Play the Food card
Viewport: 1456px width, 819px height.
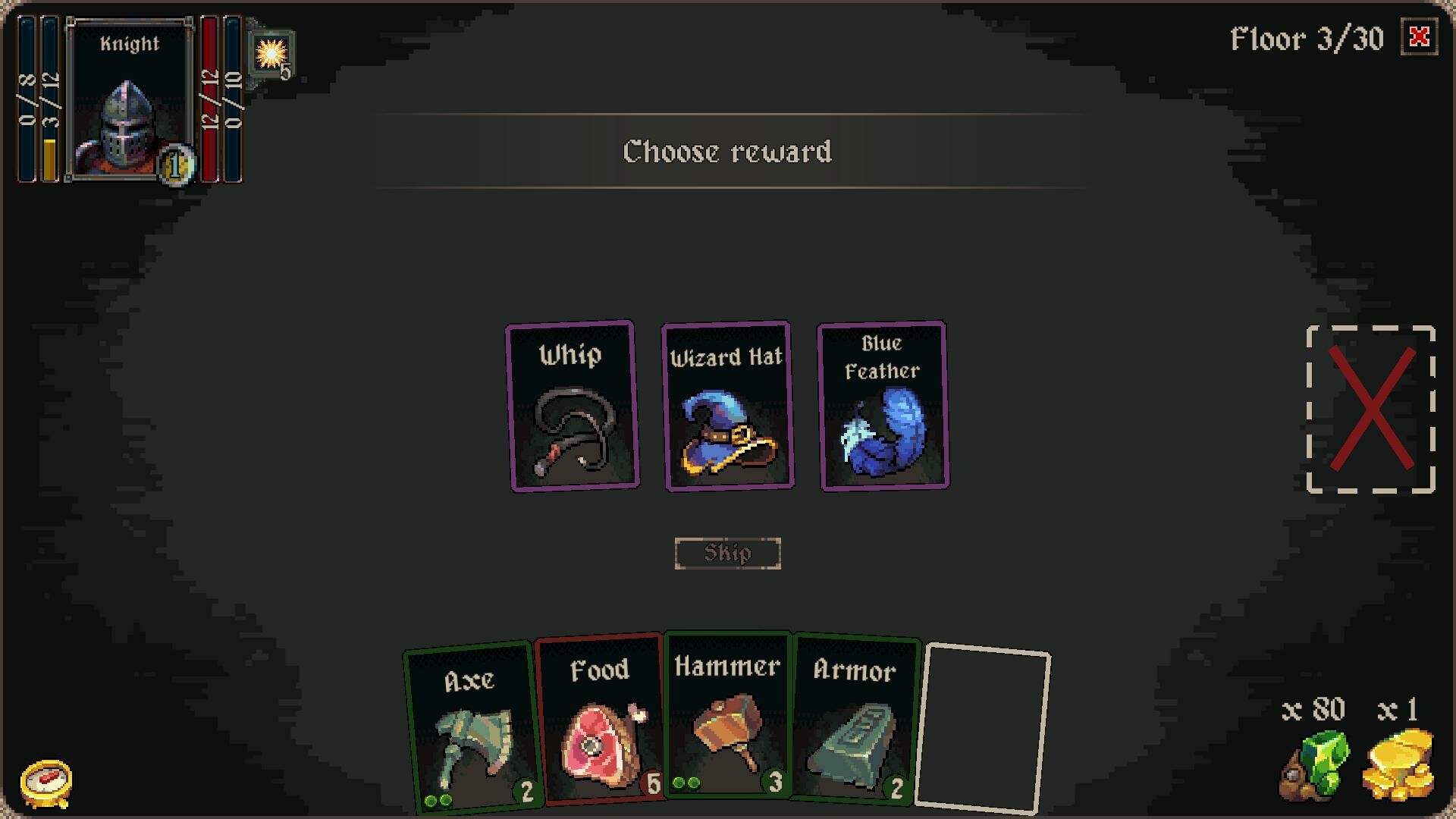point(599,724)
